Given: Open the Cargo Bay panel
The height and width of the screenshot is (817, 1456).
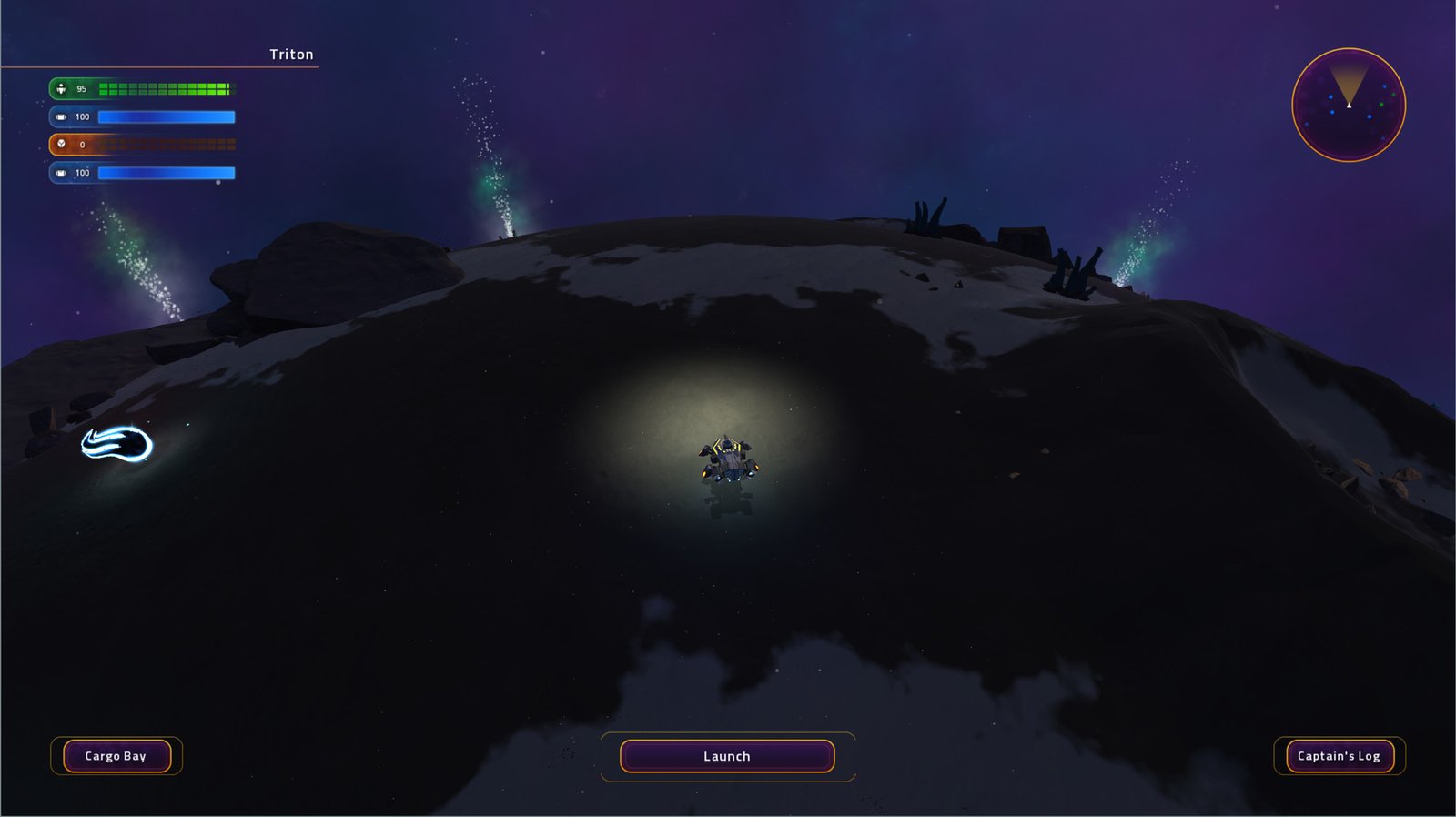Looking at the screenshot, I should 116,755.
